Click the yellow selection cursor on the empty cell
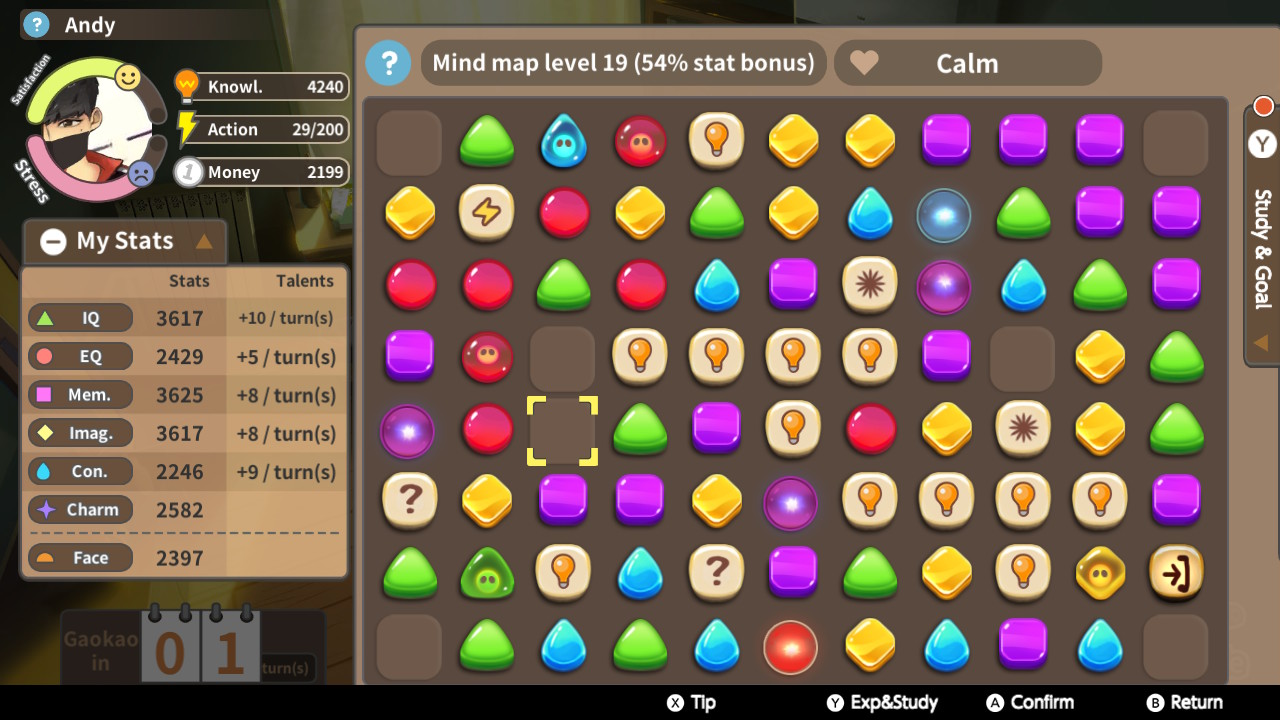Viewport: 1280px width, 720px height. point(562,430)
